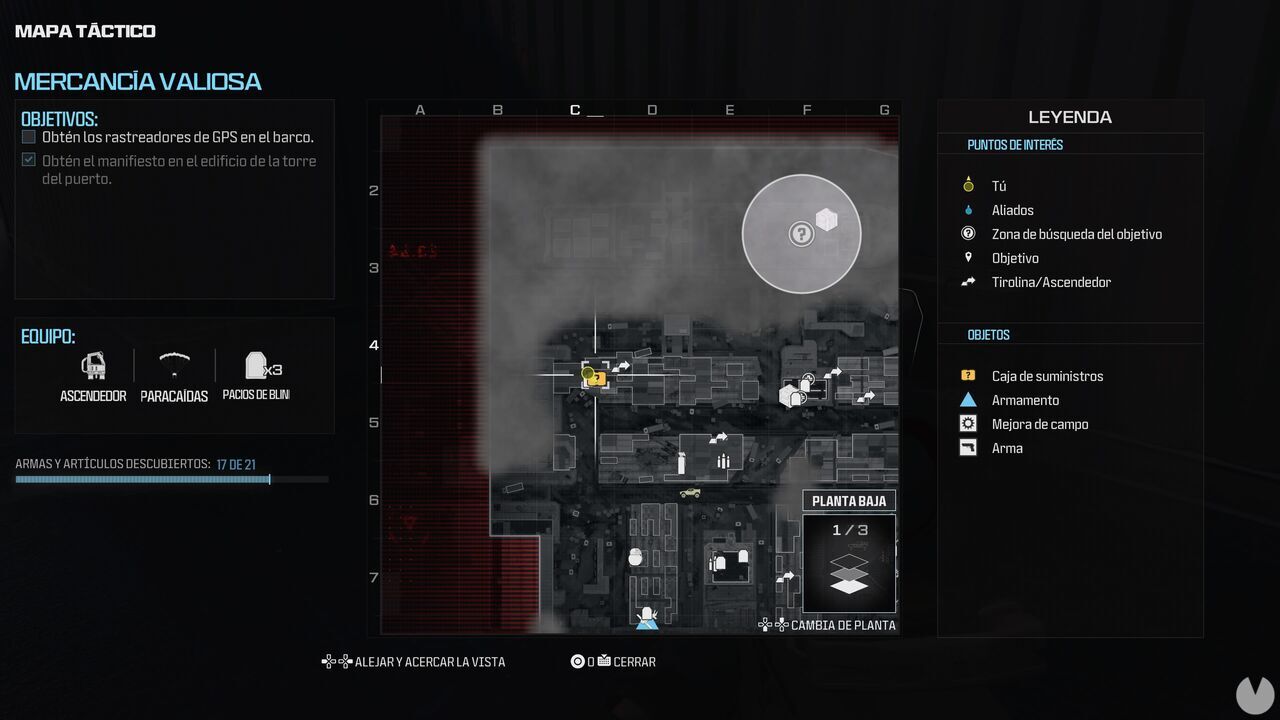The width and height of the screenshot is (1280, 720).
Task: Click the Caja de suministros legend icon
Action: coord(967,376)
